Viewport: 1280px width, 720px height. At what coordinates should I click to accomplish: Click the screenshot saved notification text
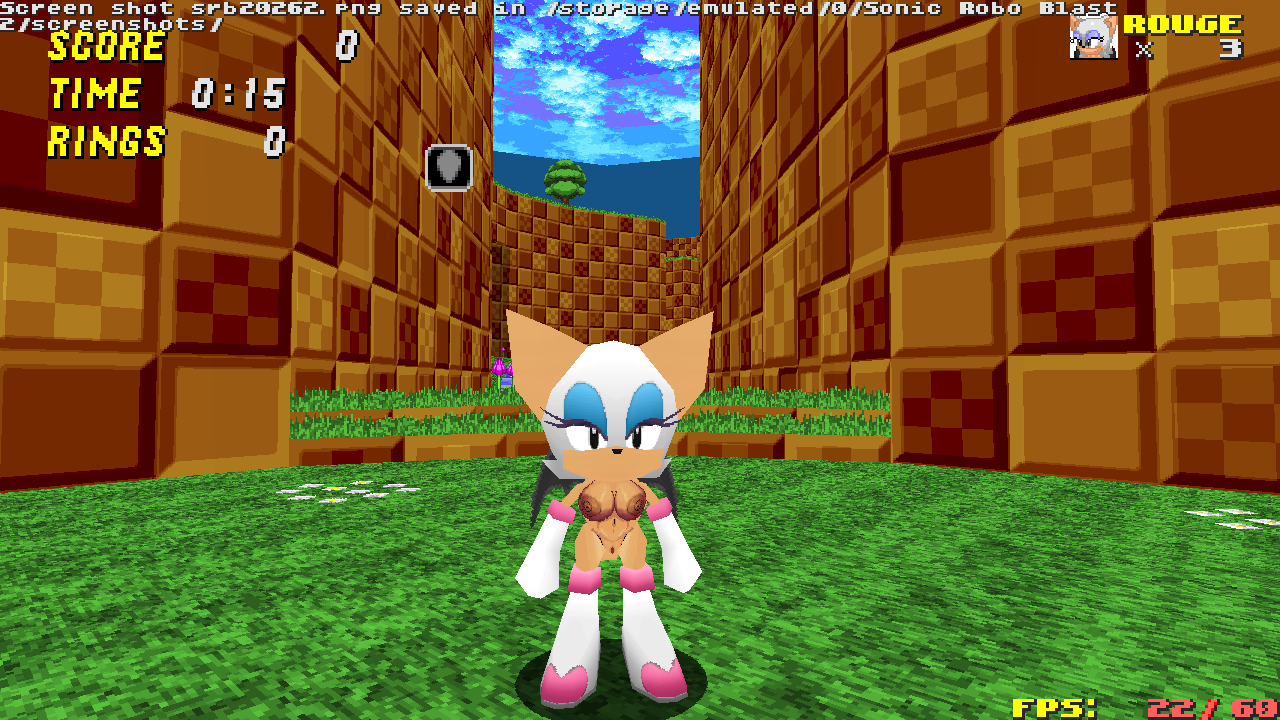point(400,9)
